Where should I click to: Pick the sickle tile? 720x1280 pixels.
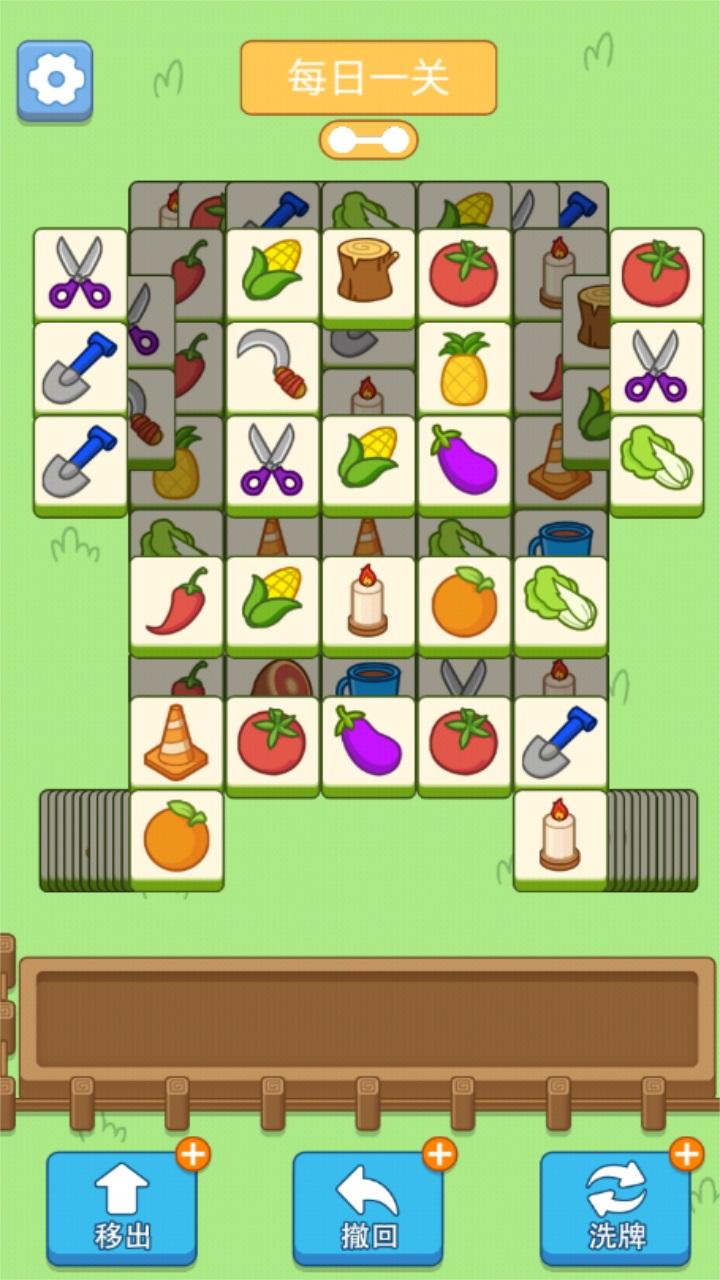coord(272,366)
